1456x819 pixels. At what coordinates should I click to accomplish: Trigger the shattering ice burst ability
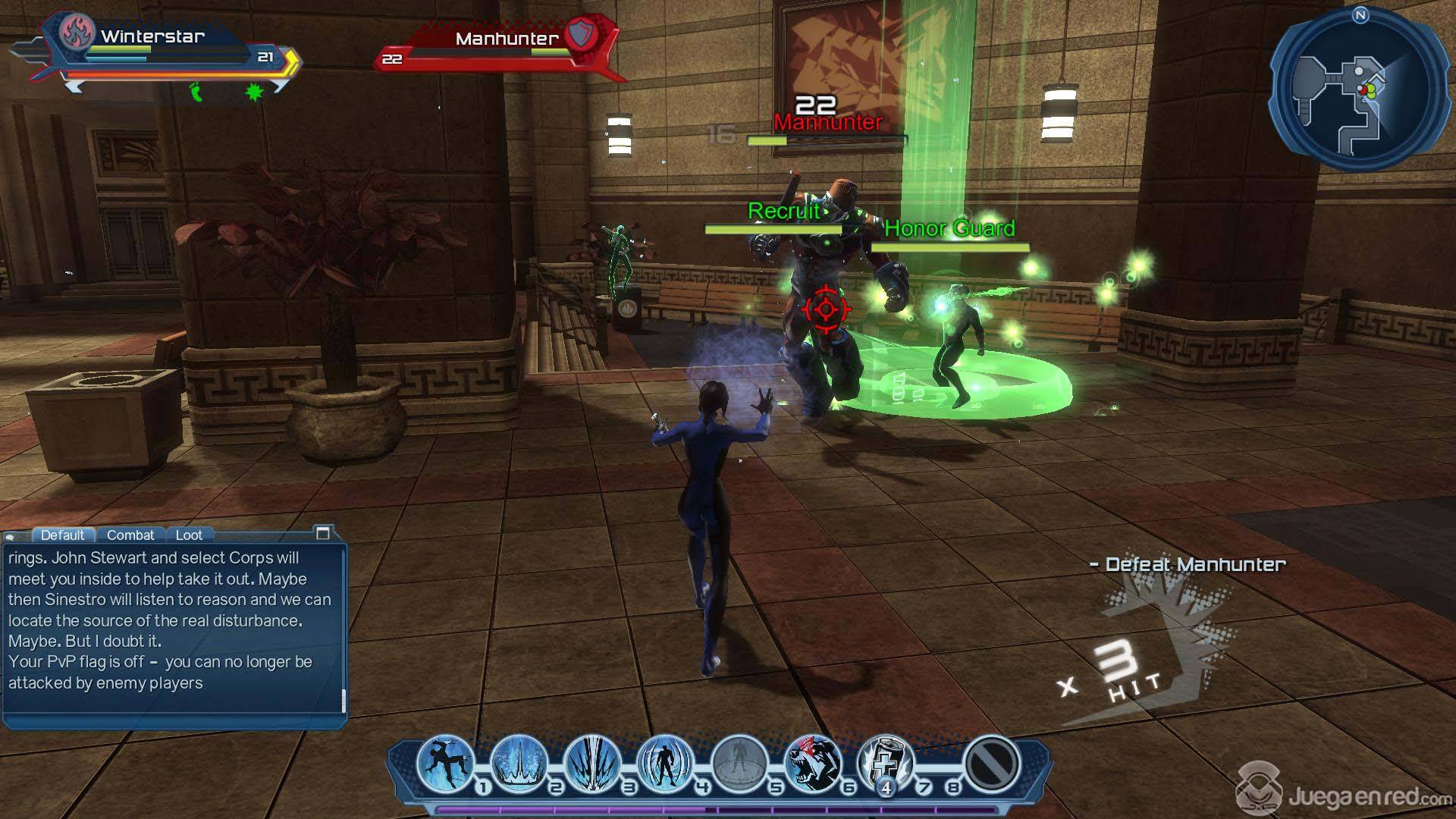pyautogui.click(x=593, y=763)
